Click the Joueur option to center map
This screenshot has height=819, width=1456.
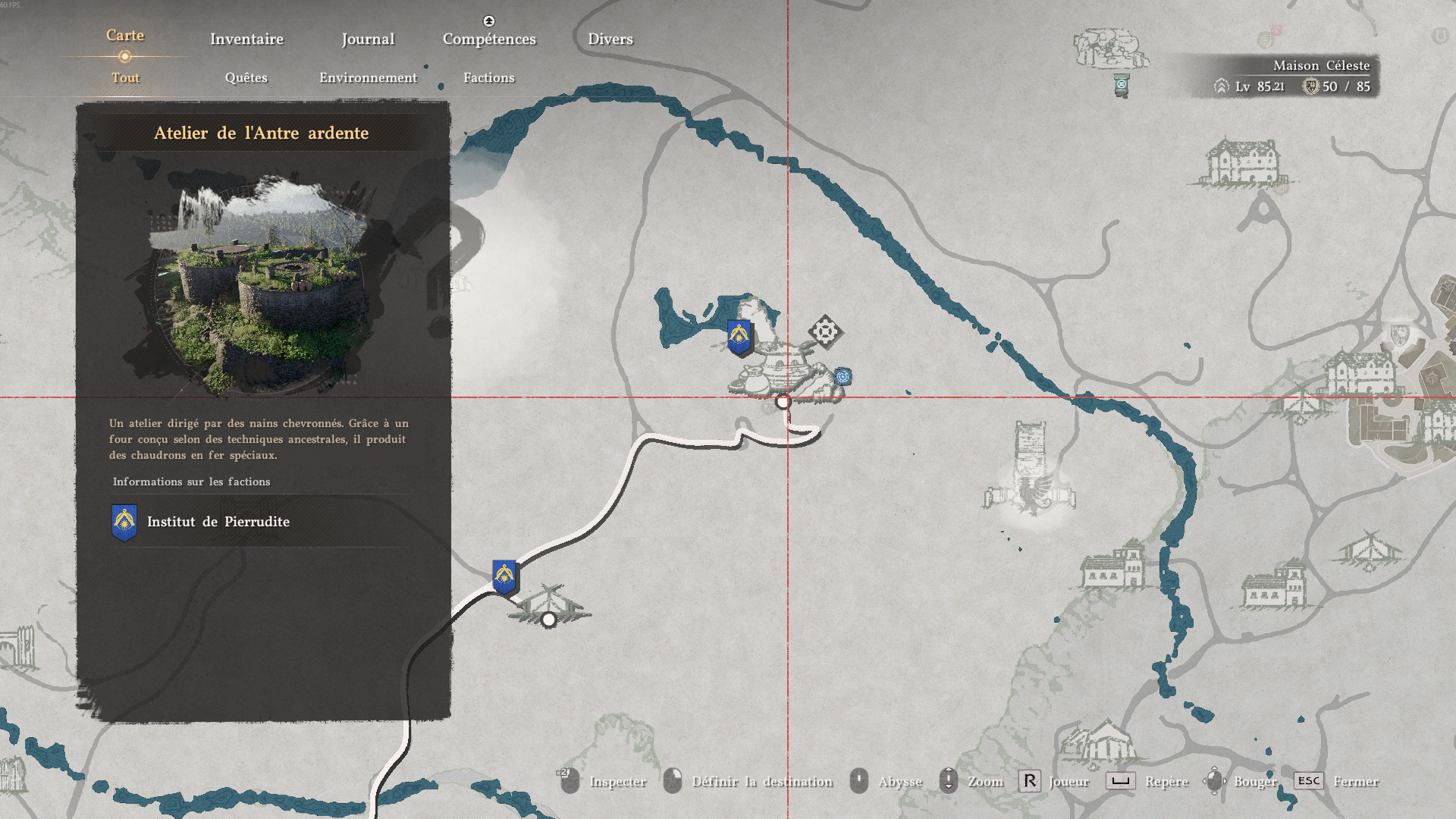(1068, 781)
